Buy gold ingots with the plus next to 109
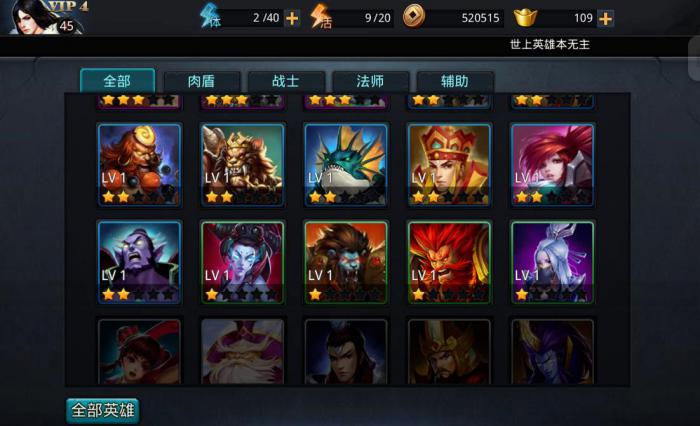This screenshot has height=426, width=700. click(605, 18)
